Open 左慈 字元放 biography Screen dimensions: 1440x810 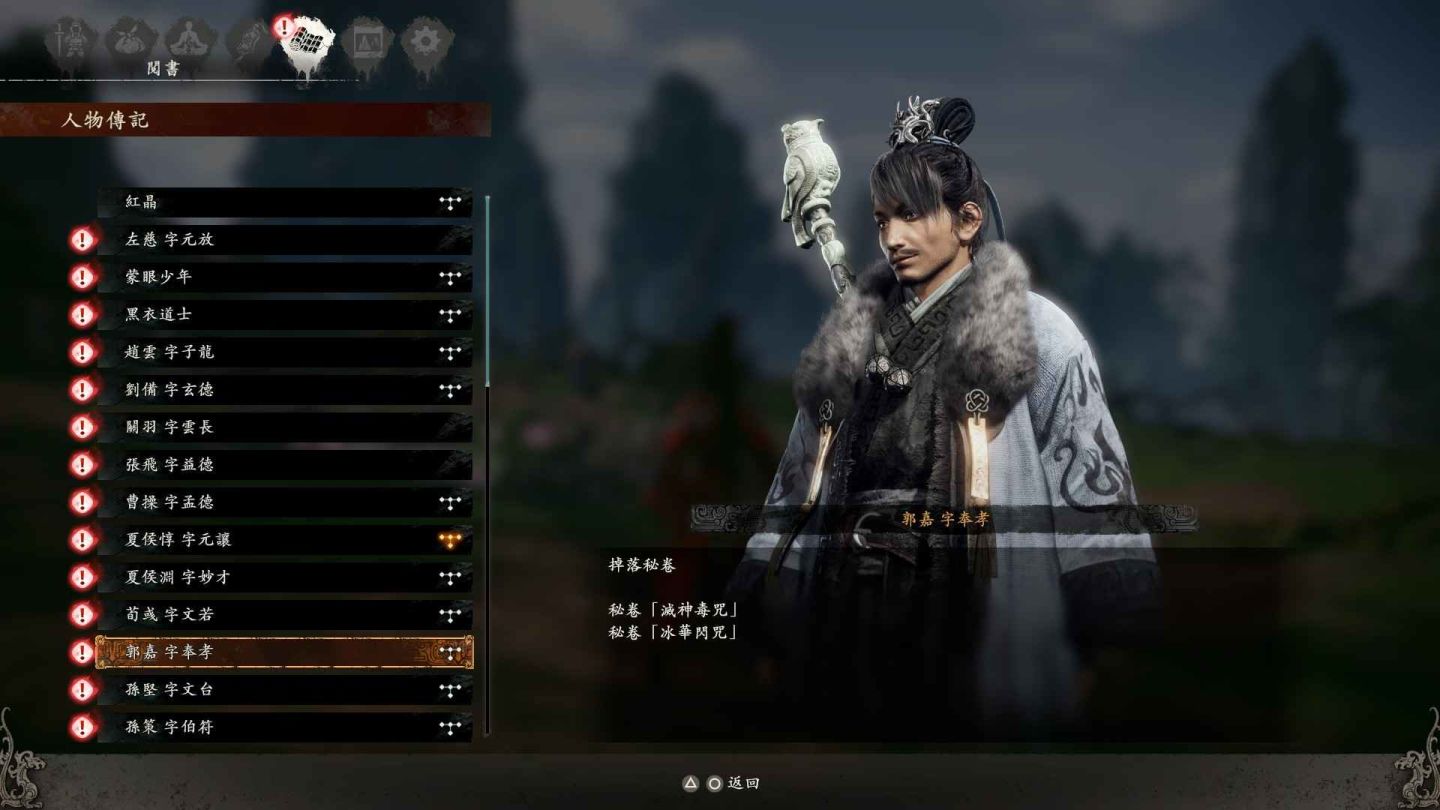coord(285,240)
